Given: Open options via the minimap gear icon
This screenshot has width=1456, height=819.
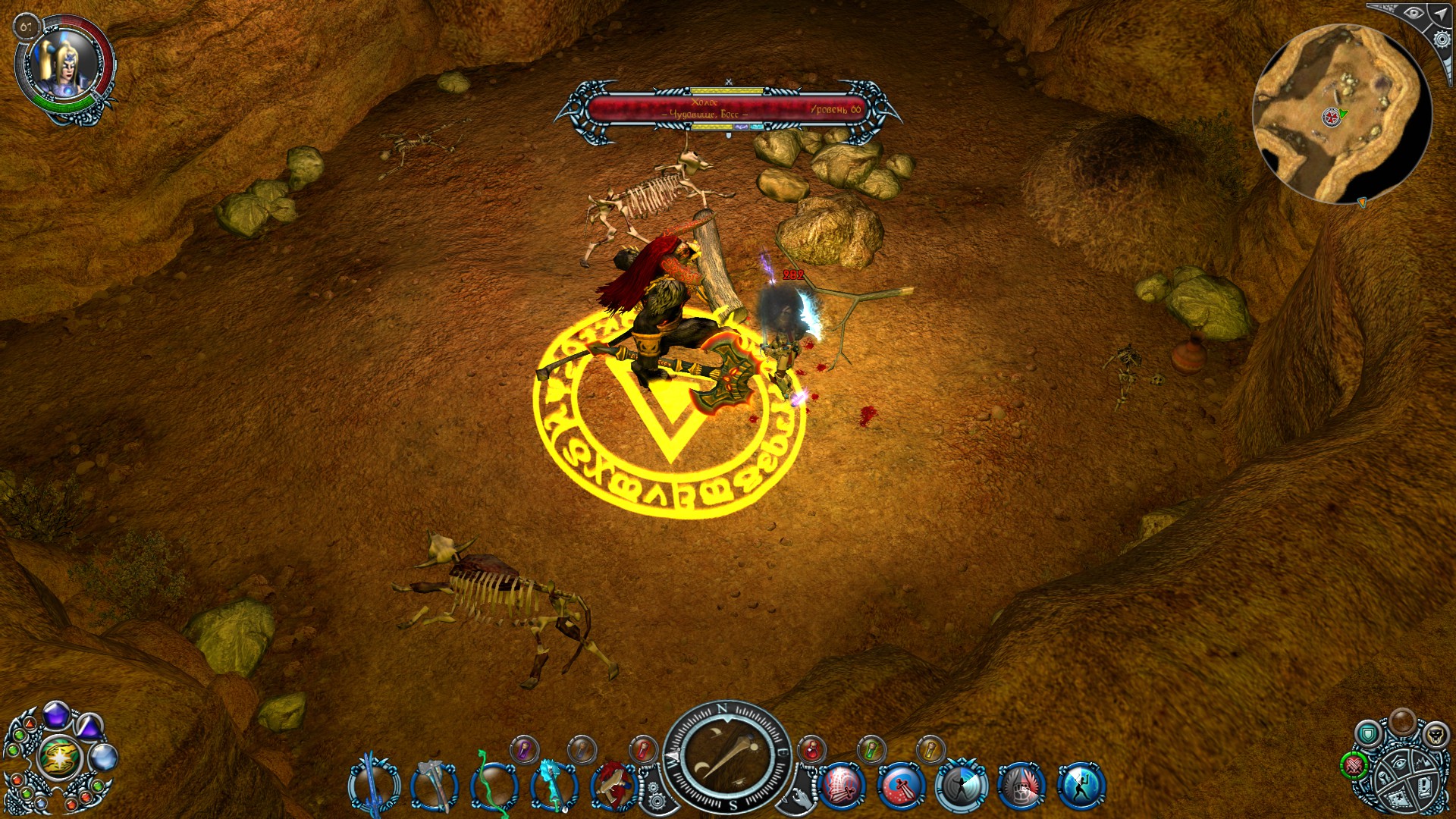Looking at the screenshot, I should [1442, 39].
